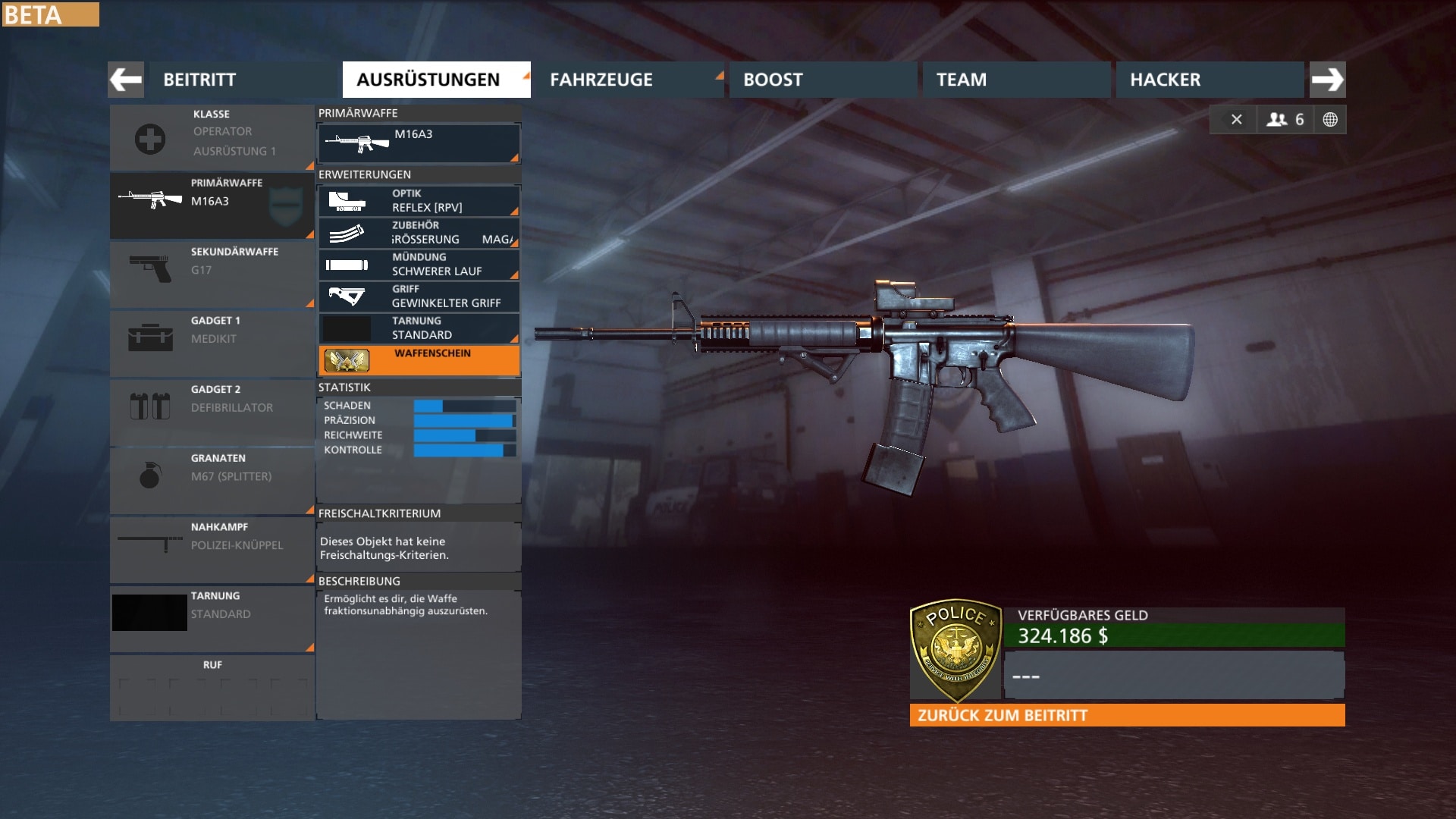Select the Boost tab
The image size is (1456, 819).
coord(822,80)
